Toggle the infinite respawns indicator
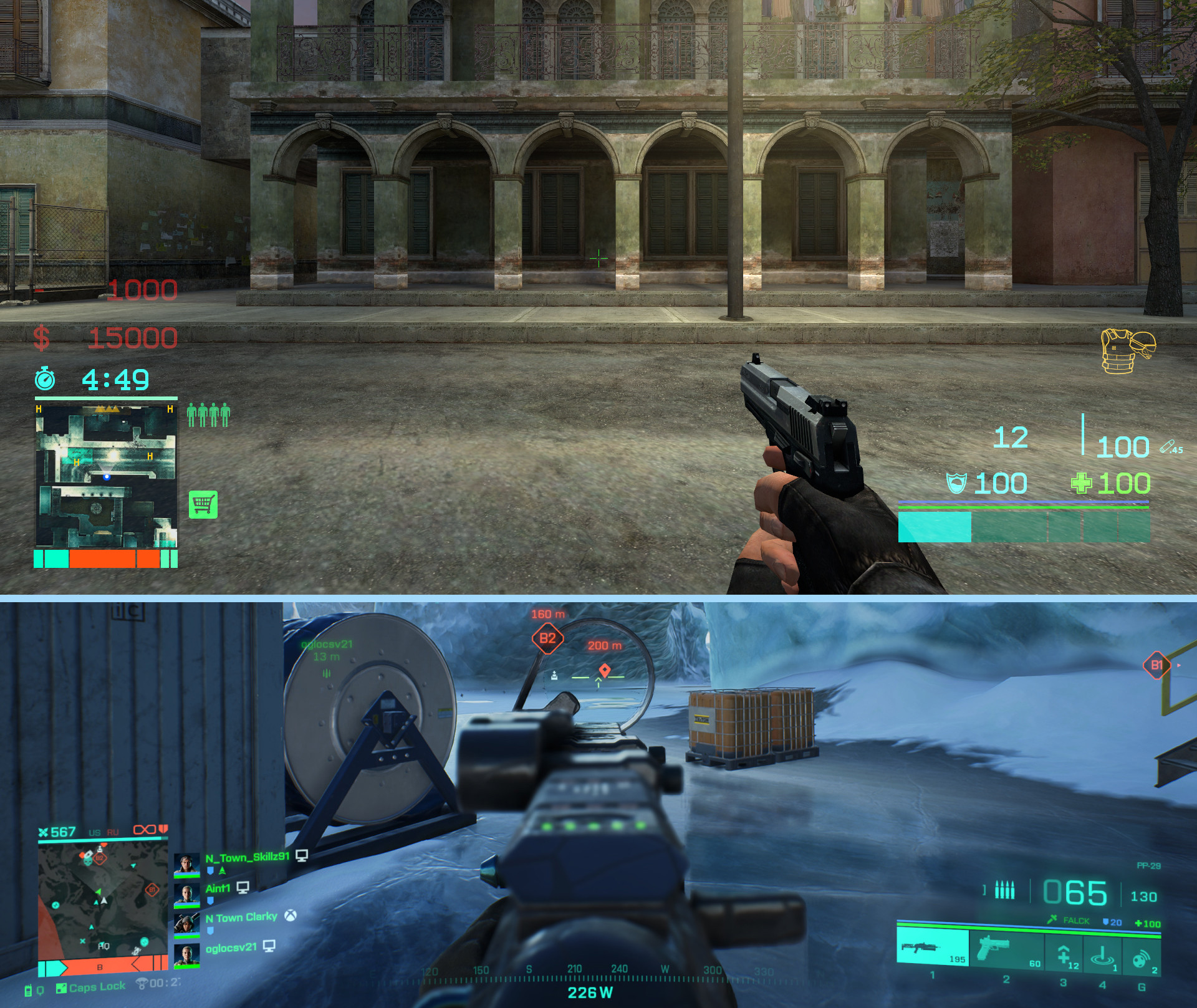The height and width of the screenshot is (1008, 1197). coord(145,830)
